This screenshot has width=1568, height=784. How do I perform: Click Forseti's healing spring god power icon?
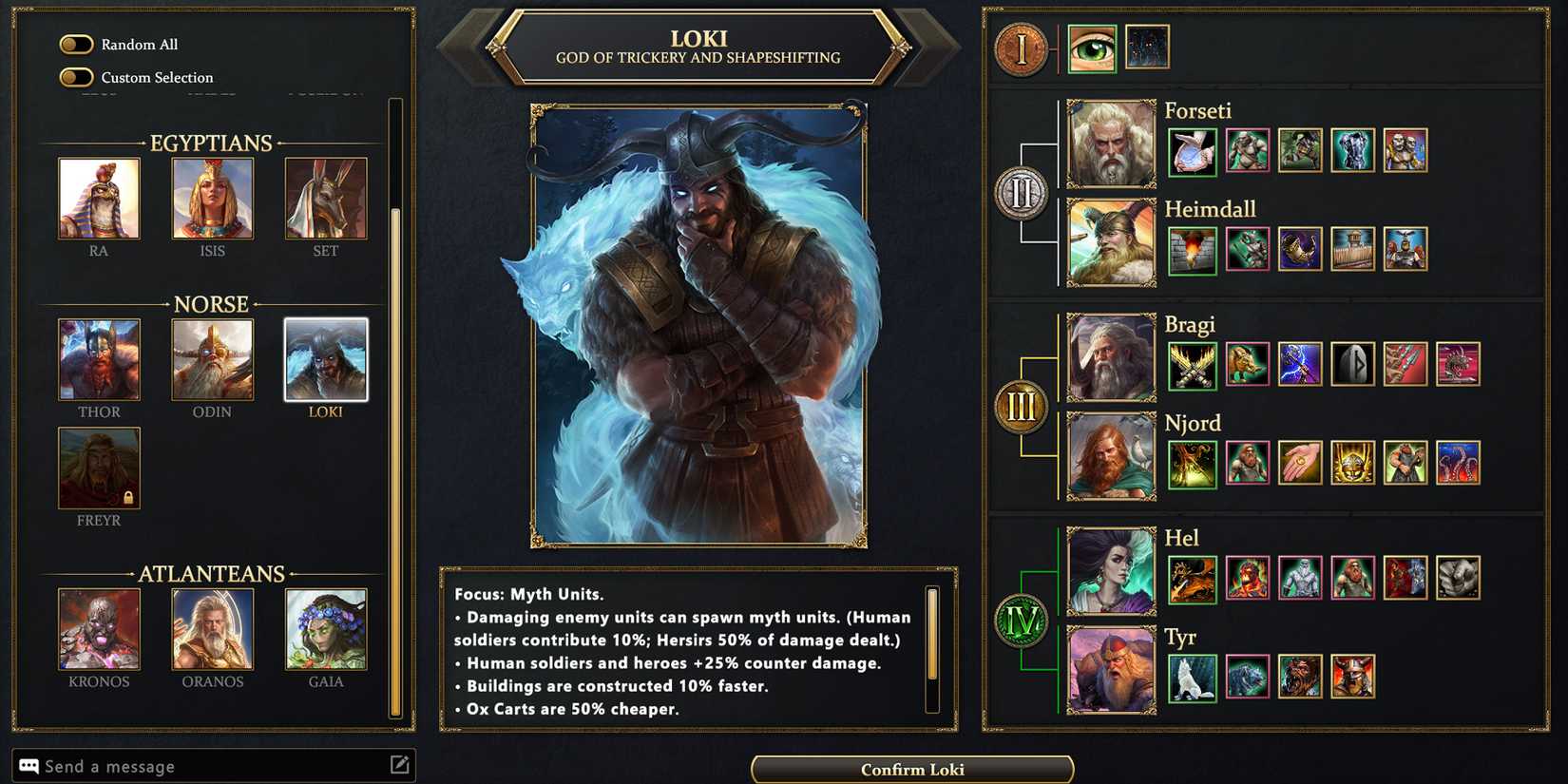1193,152
